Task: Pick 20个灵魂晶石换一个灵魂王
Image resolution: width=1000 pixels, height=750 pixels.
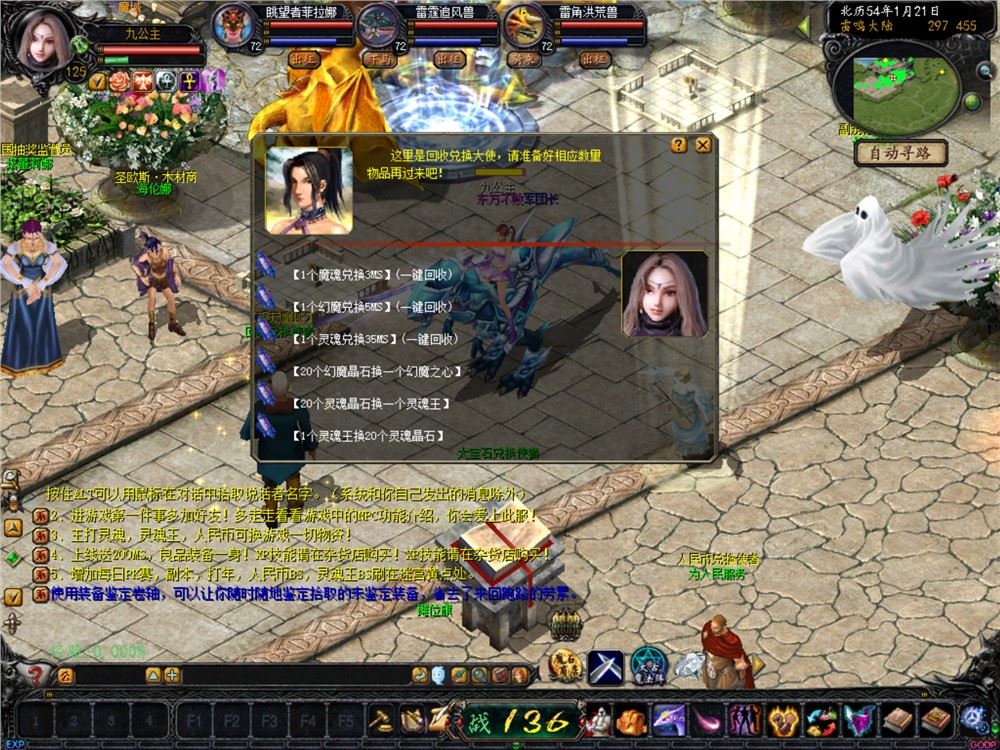Action: tap(370, 404)
